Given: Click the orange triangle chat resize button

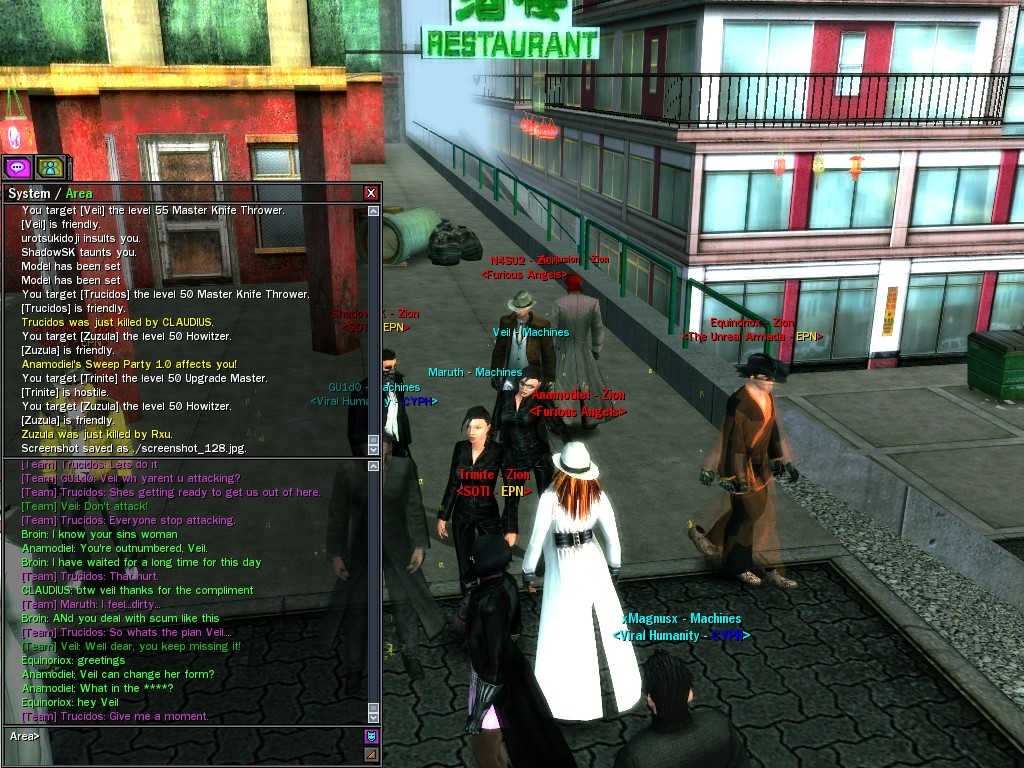Looking at the screenshot, I should 371,754.
